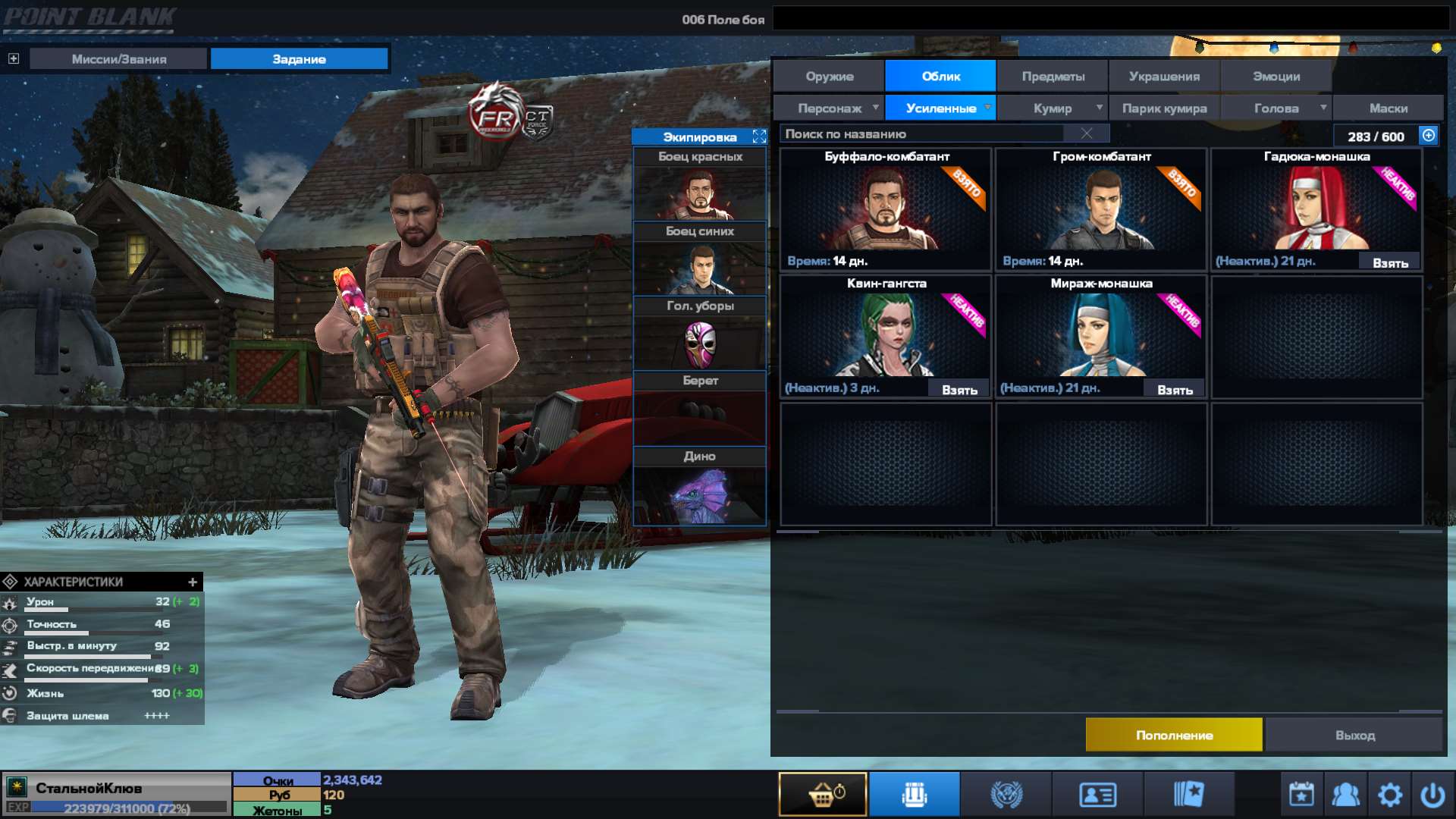Open the friends list icon
Screen dimensions: 1456x819
(x=1345, y=793)
